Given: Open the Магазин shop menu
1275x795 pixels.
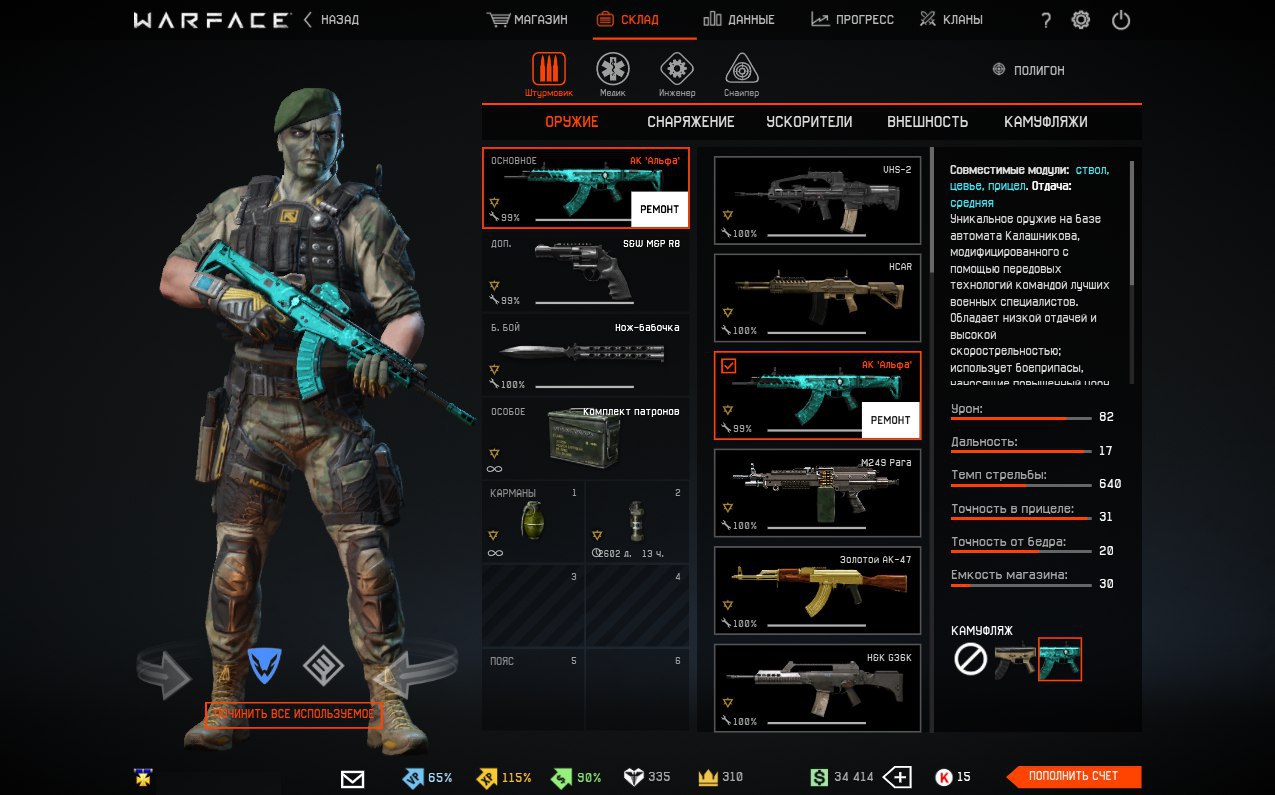Looking at the screenshot, I should pyautogui.click(x=527, y=20).
